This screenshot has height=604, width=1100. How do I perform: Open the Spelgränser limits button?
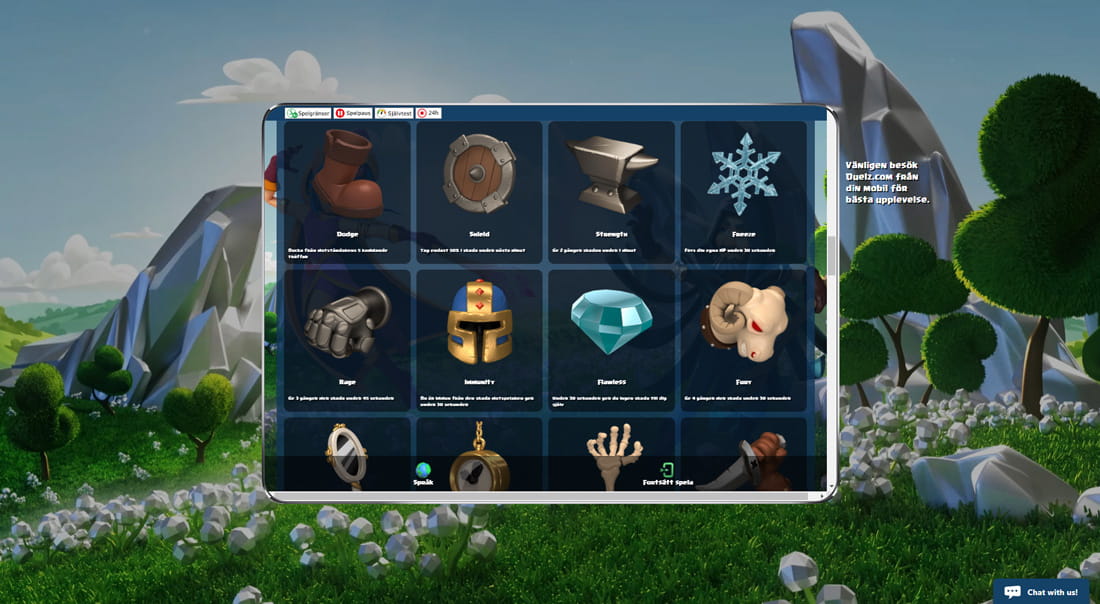pos(308,113)
